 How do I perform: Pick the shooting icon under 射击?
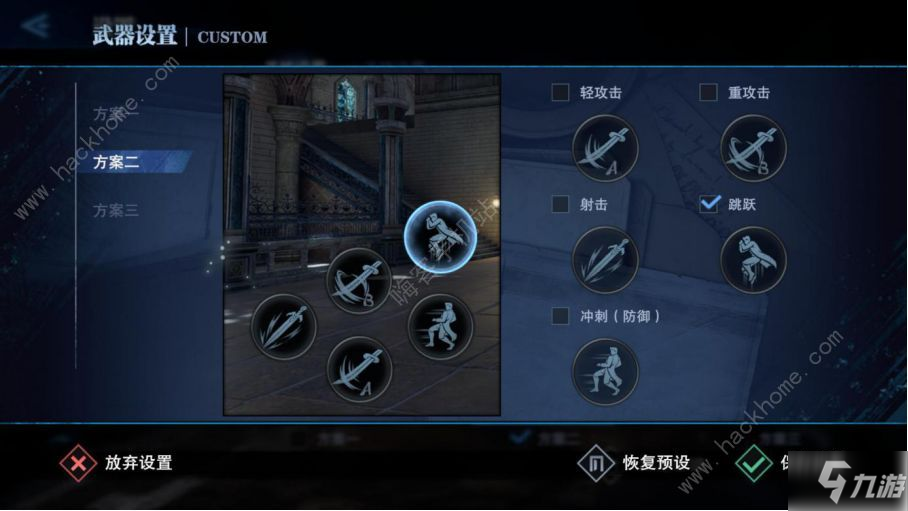pos(605,259)
